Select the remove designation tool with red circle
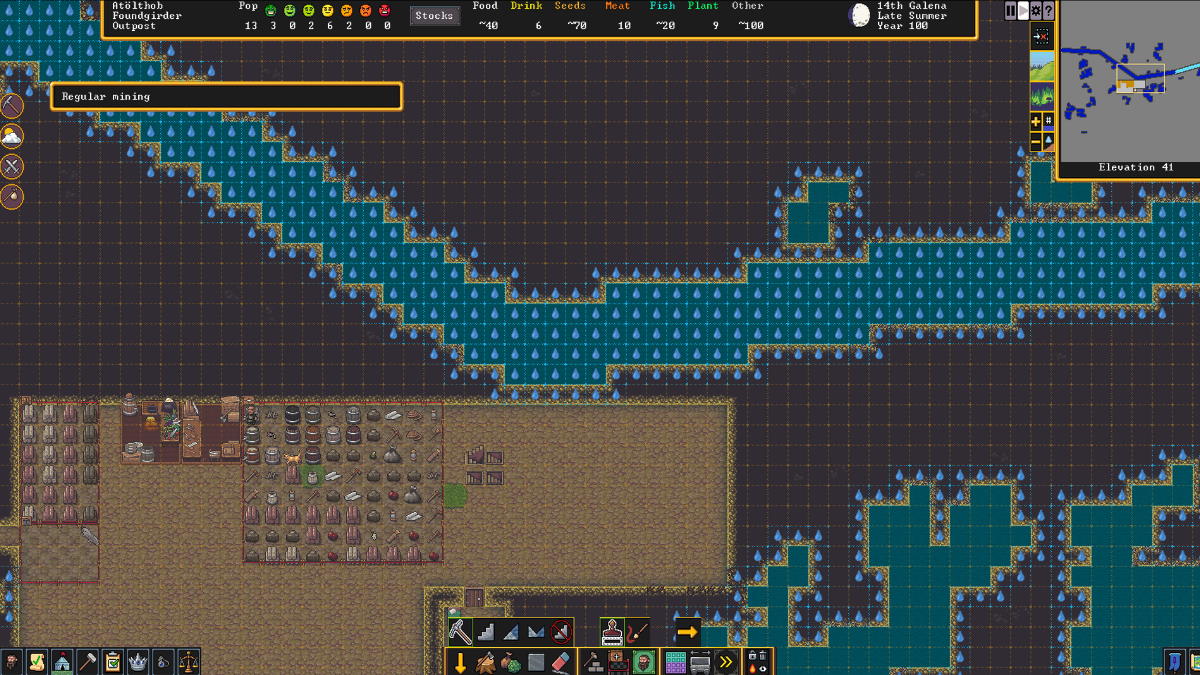1200x675 pixels. (562, 632)
